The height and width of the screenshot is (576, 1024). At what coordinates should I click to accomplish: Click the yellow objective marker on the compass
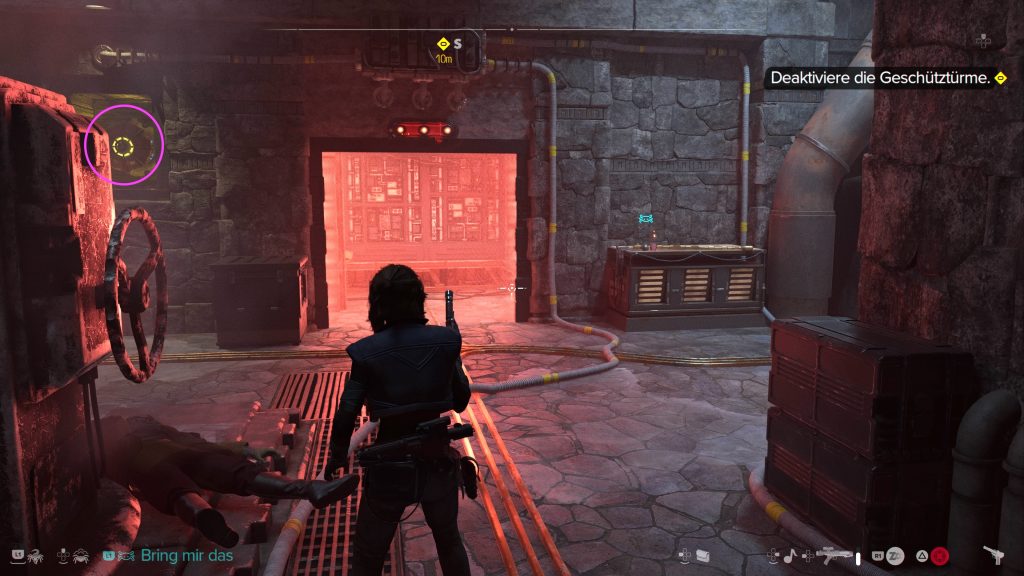pyautogui.click(x=443, y=43)
